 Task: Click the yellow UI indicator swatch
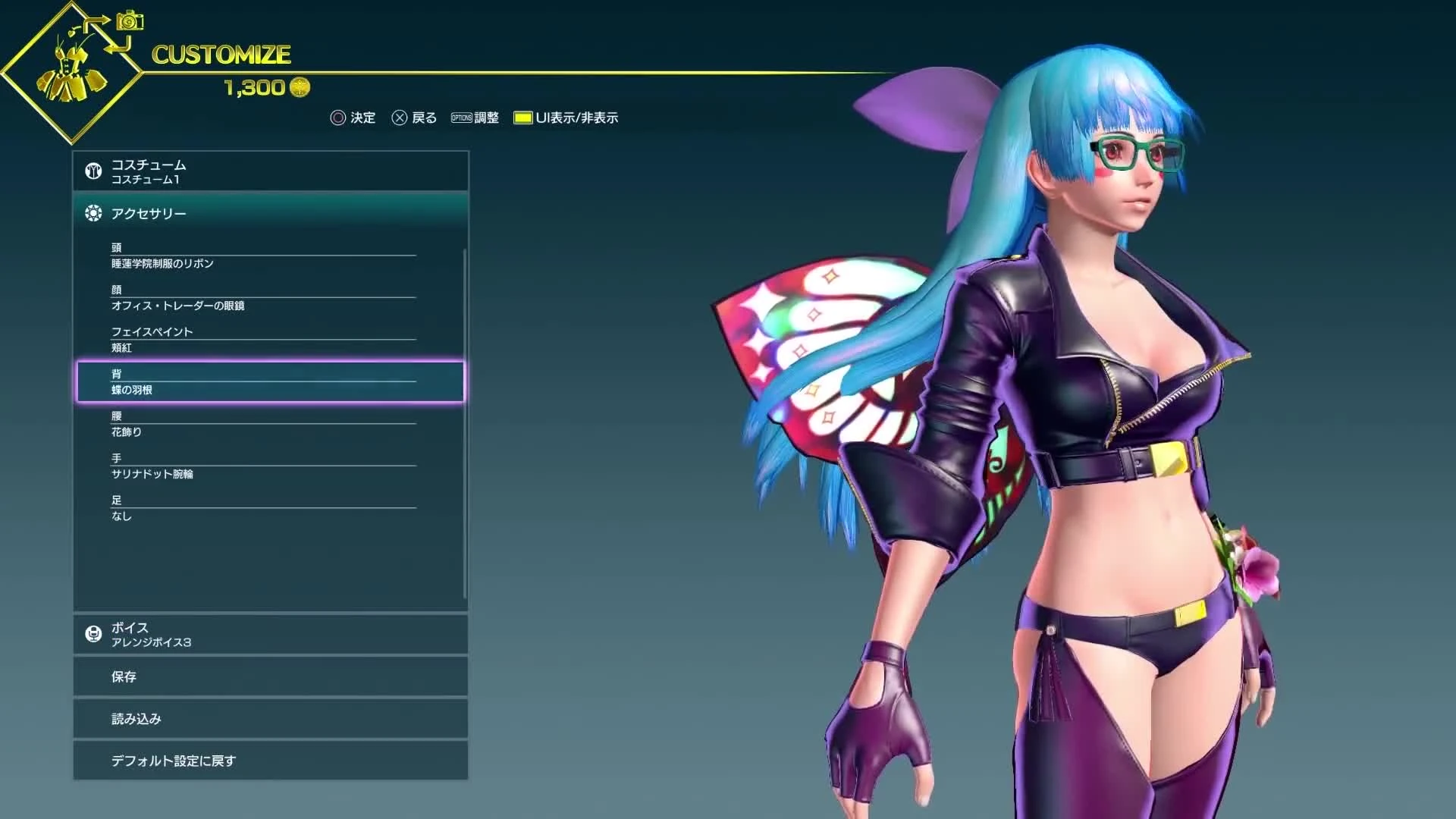pos(523,118)
